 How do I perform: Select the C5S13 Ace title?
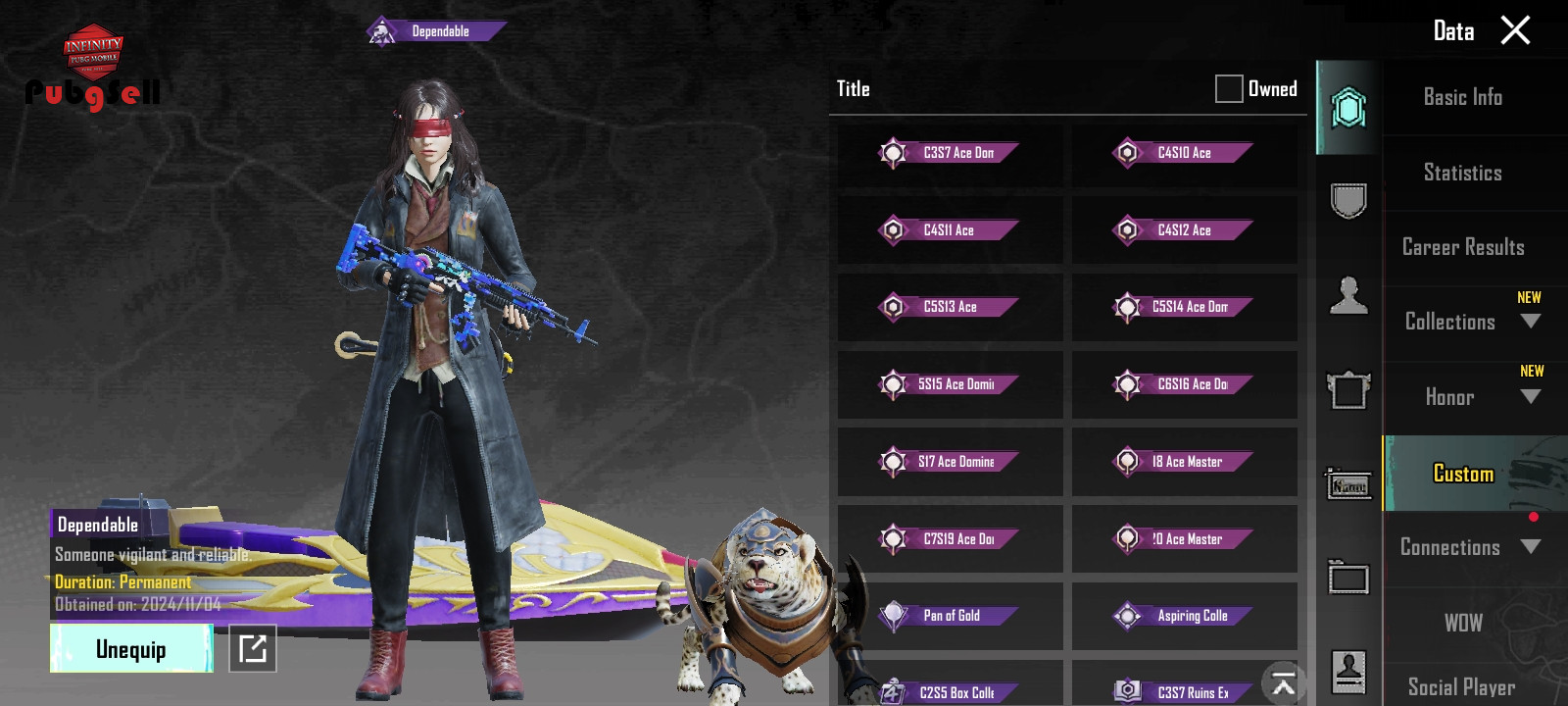[x=950, y=307]
